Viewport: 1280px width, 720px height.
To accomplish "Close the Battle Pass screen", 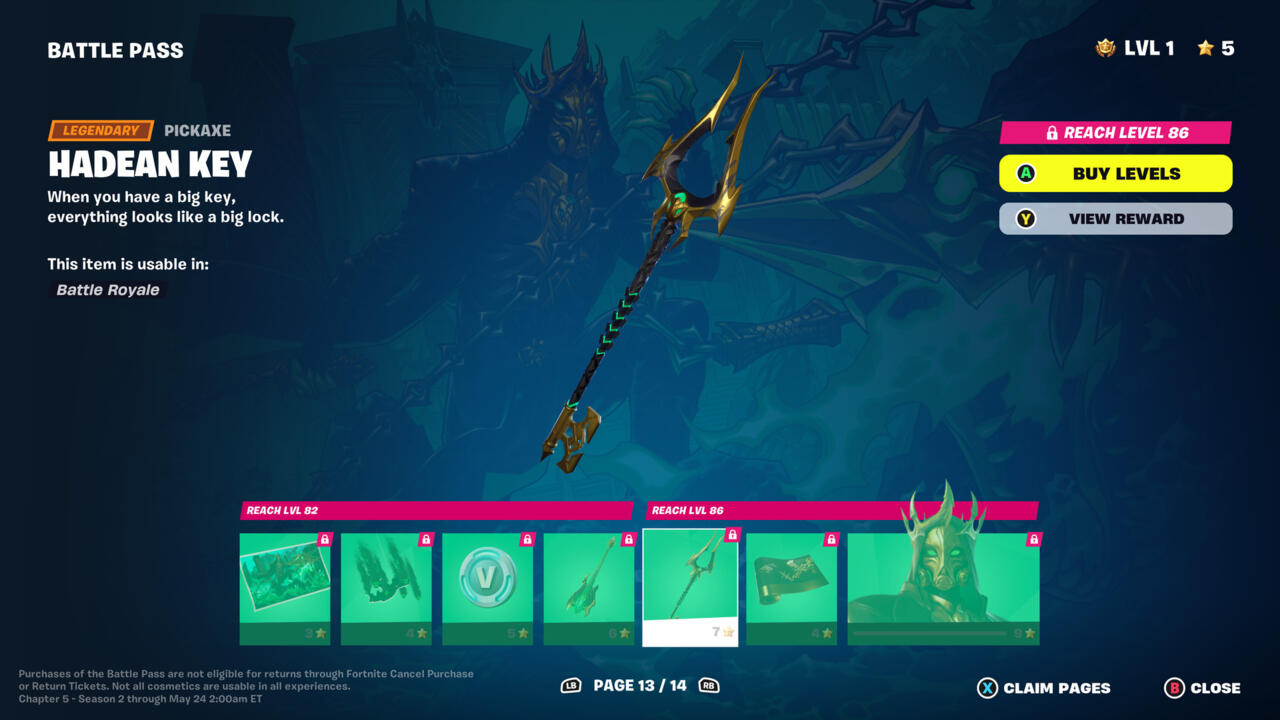I will [1203, 688].
